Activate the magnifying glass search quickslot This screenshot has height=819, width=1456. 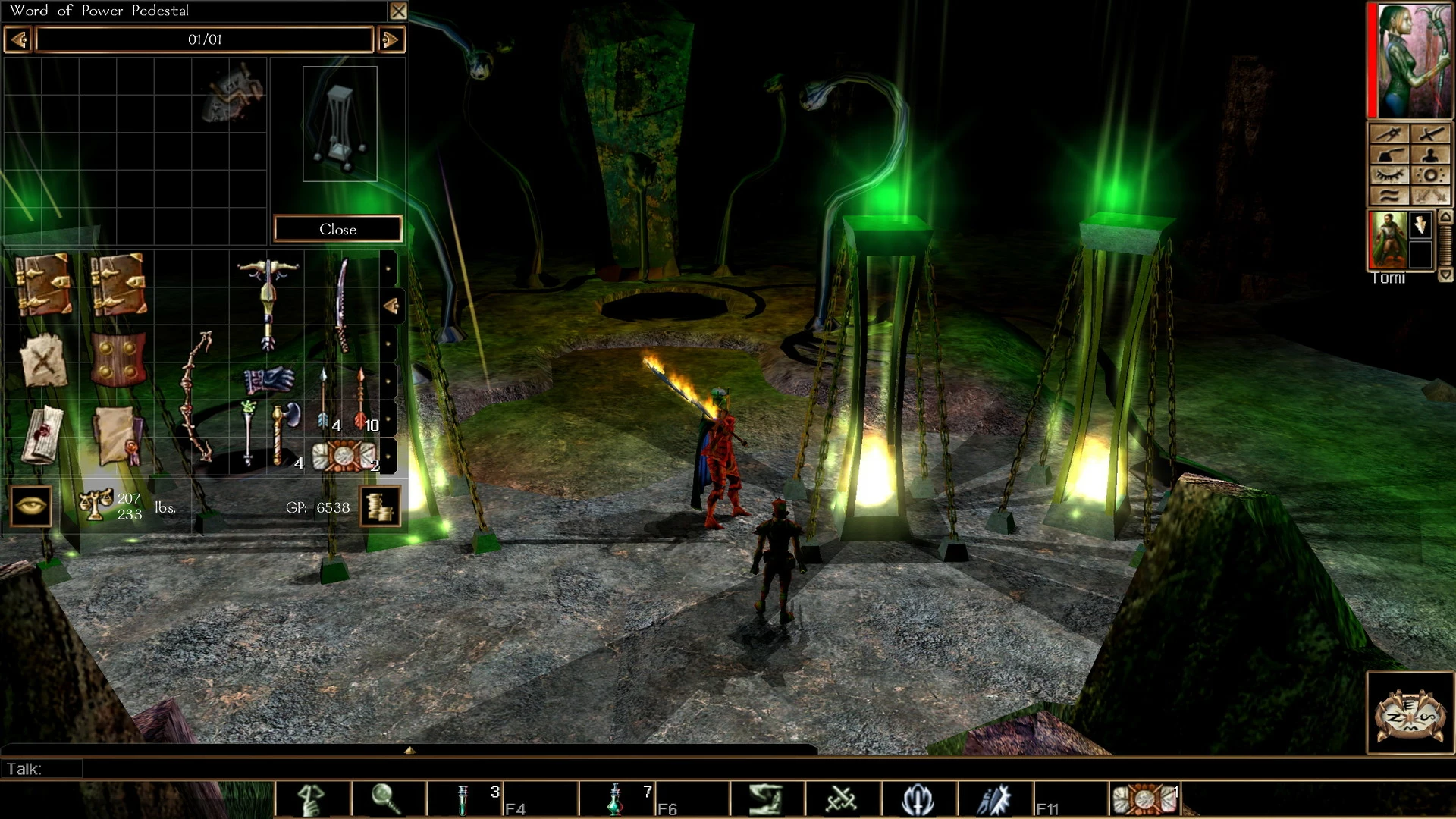point(387,800)
